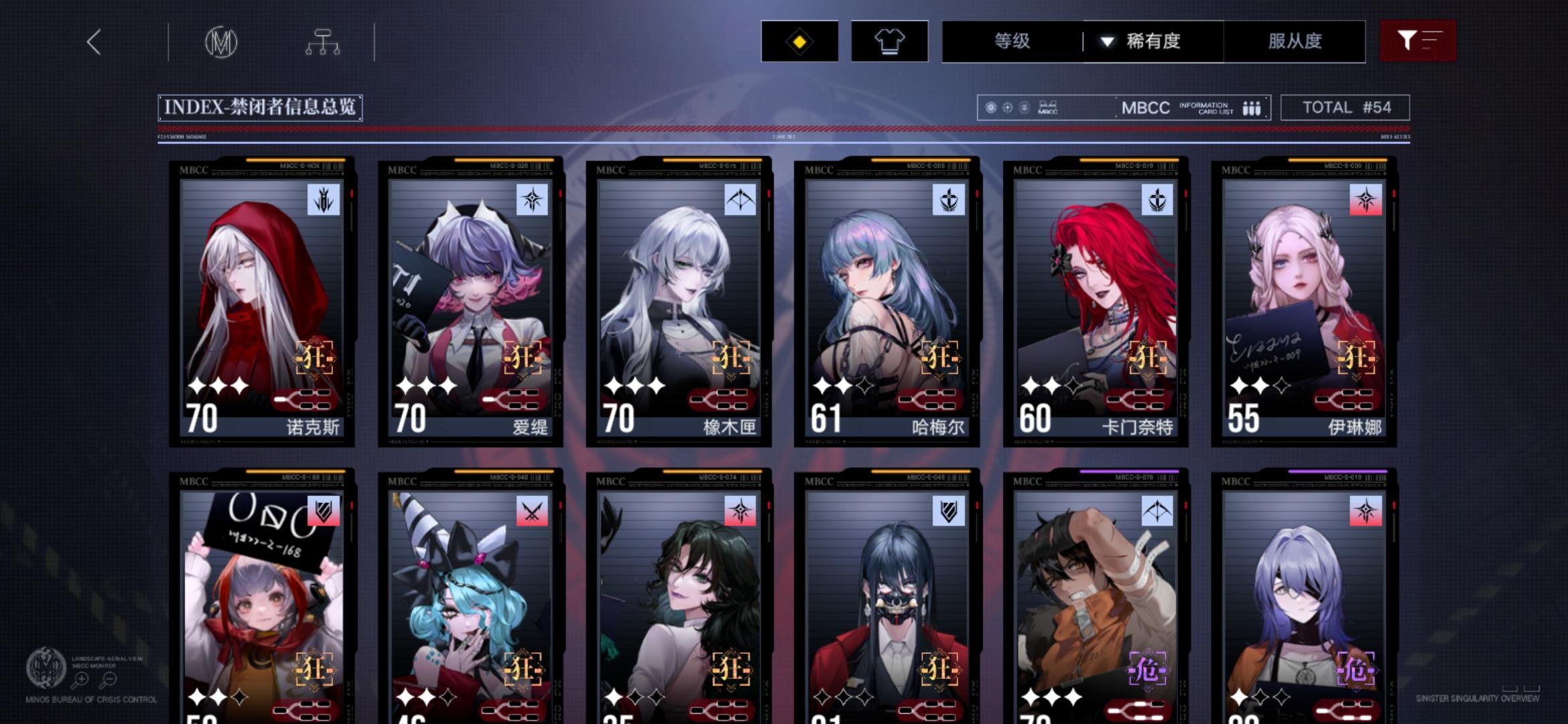1568x724 pixels.
Task: Open the red filter funnel panel
Action: click(x=1418, y=41)
